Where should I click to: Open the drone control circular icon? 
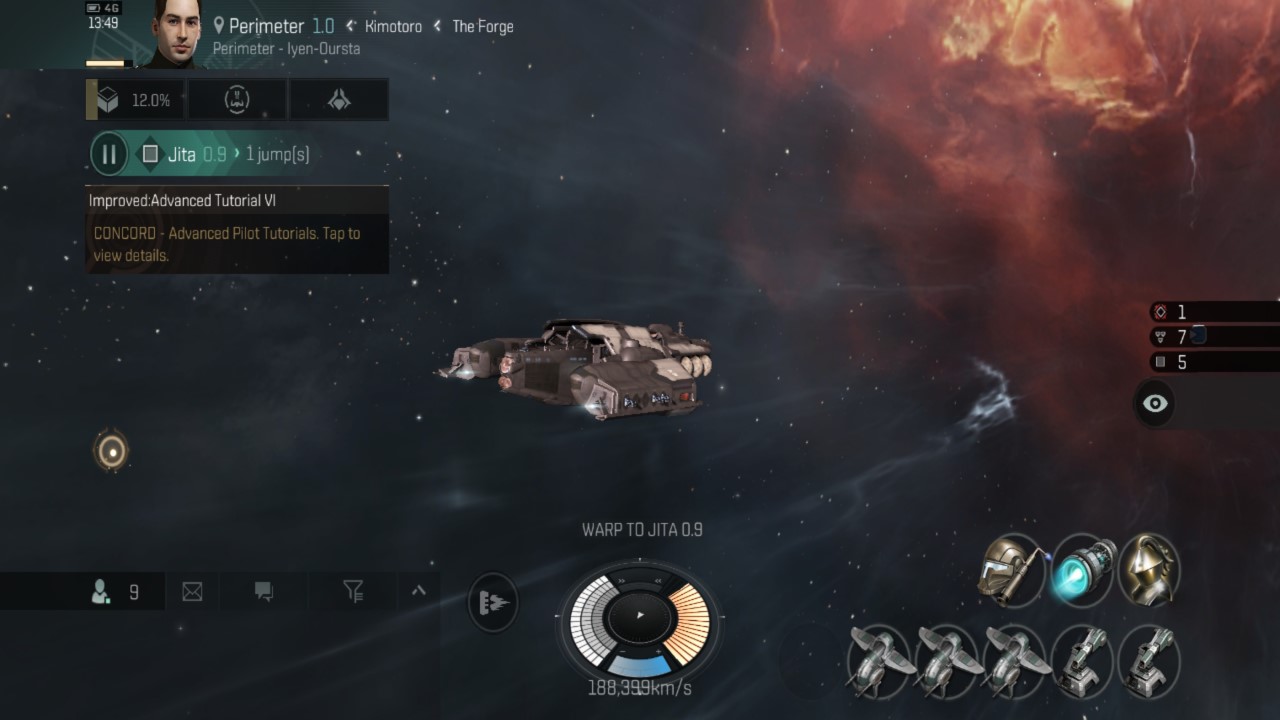[x=237, y=99]
